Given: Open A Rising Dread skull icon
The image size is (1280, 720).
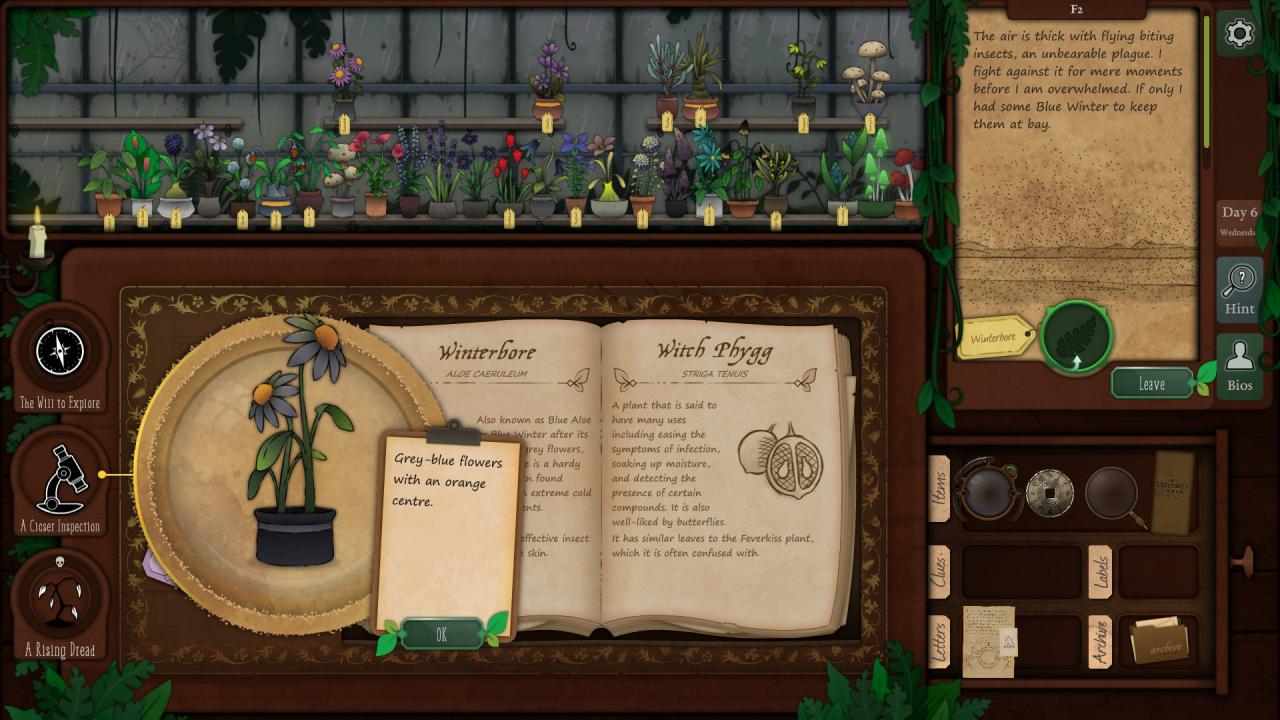Looking at the screenshot, I should click(x=60, y=598).
